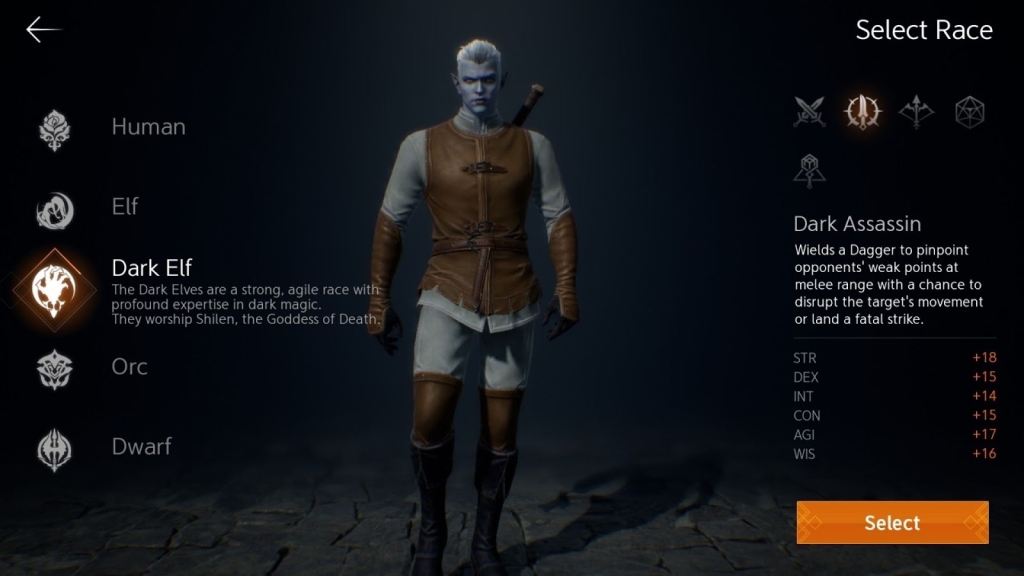Select the Human race
Viewport: 1024px width, 576px height.
coord(147,127)
